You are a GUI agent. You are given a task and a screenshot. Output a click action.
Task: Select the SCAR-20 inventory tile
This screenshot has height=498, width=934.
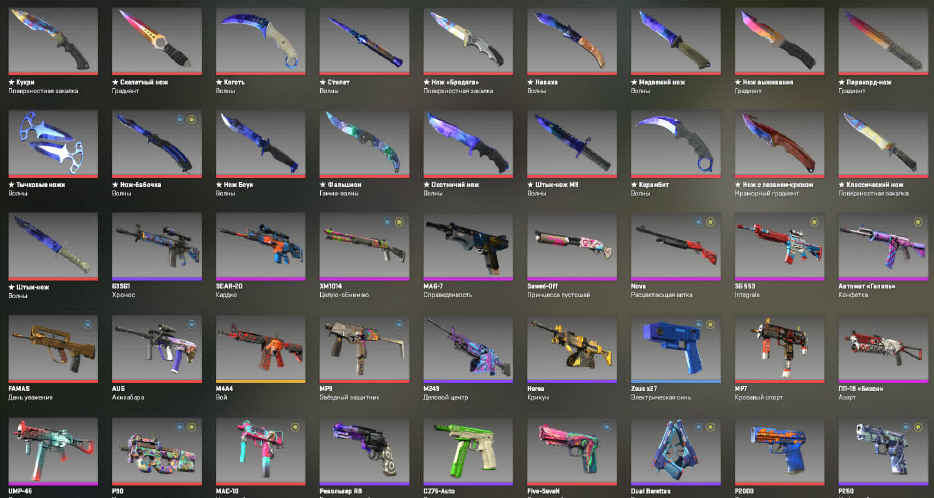pos(259,246)
